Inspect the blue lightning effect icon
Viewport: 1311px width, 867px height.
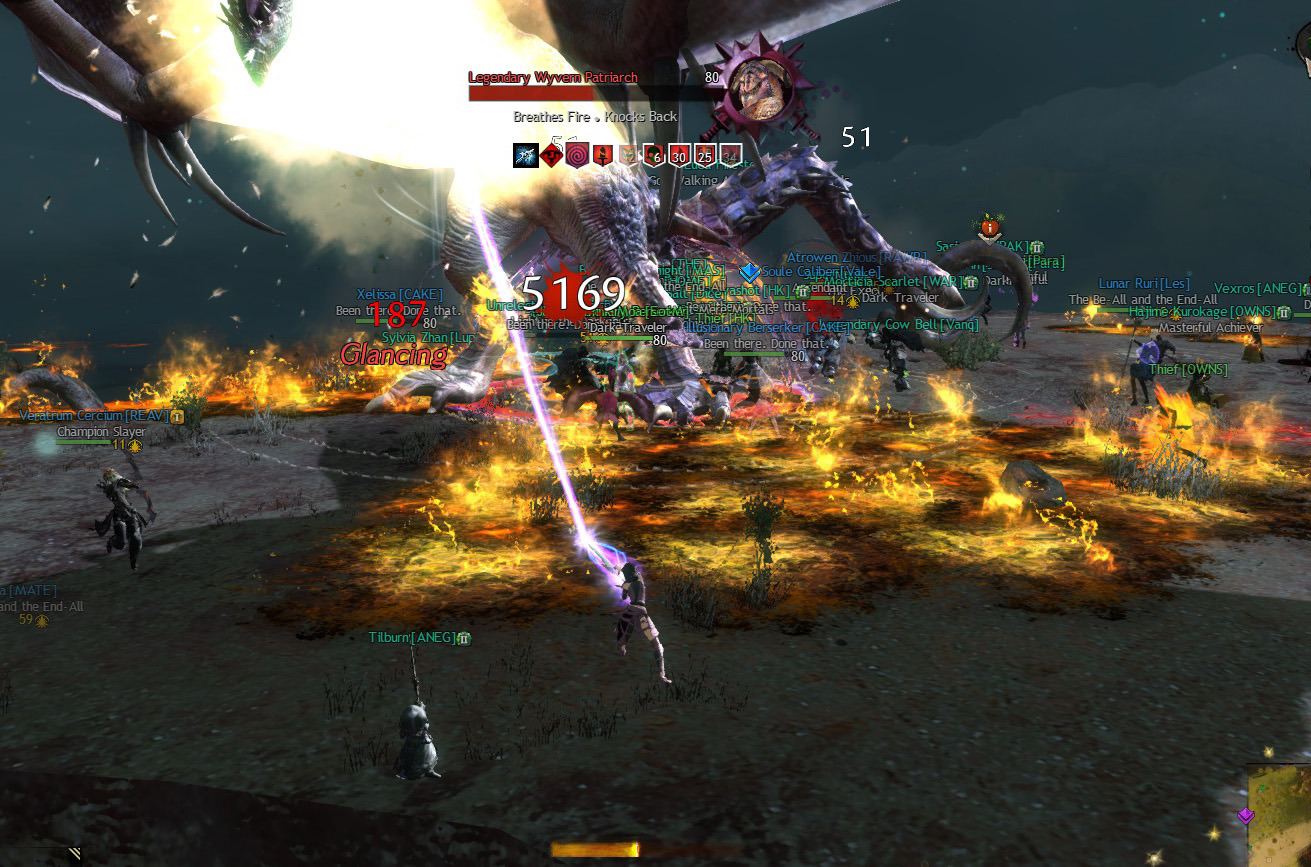(526, 155)
